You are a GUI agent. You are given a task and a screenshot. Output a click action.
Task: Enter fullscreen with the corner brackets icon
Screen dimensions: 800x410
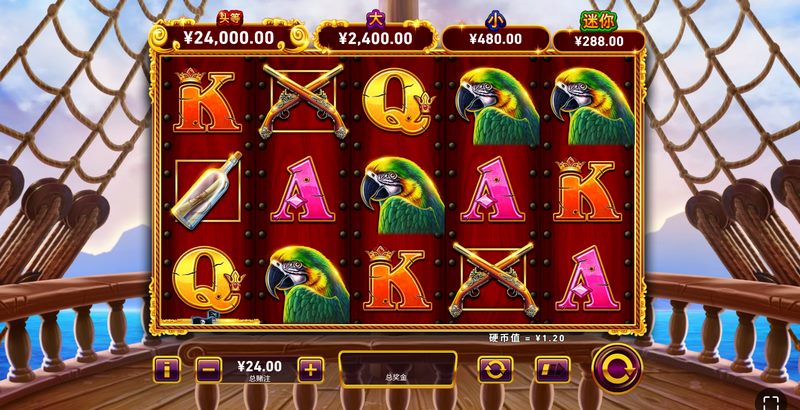click(770, 402)
